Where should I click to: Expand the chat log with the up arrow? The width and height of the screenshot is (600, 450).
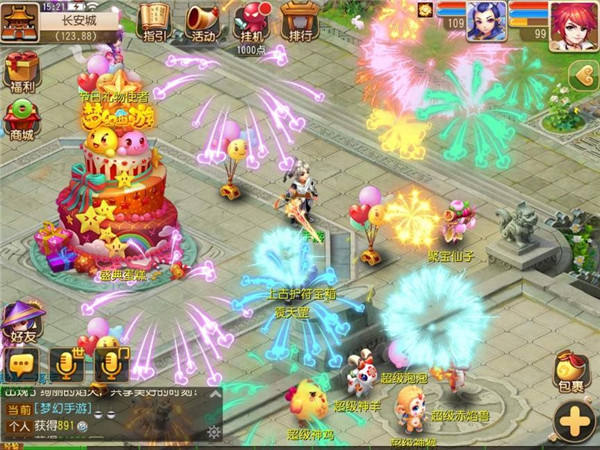point(211,392)
